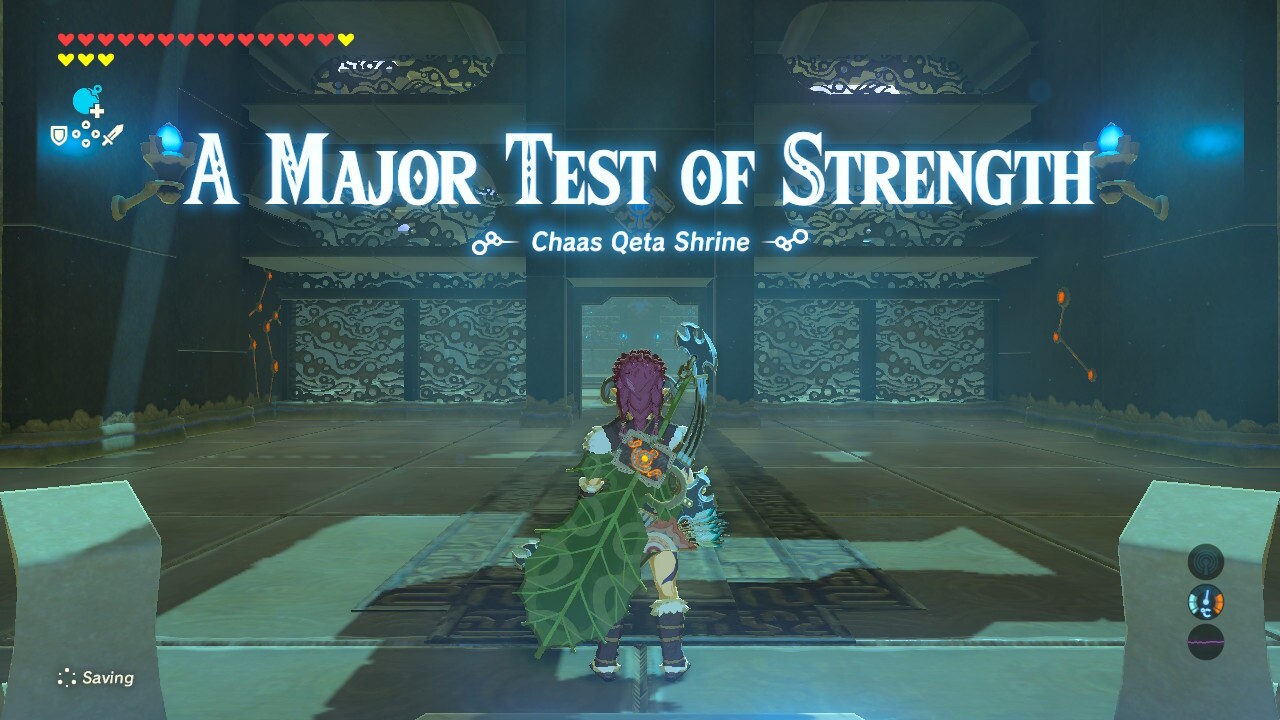This screenshot has width=1280, height=720.
Task: Toggle the first yellow temporary heart
Action: 346,38
